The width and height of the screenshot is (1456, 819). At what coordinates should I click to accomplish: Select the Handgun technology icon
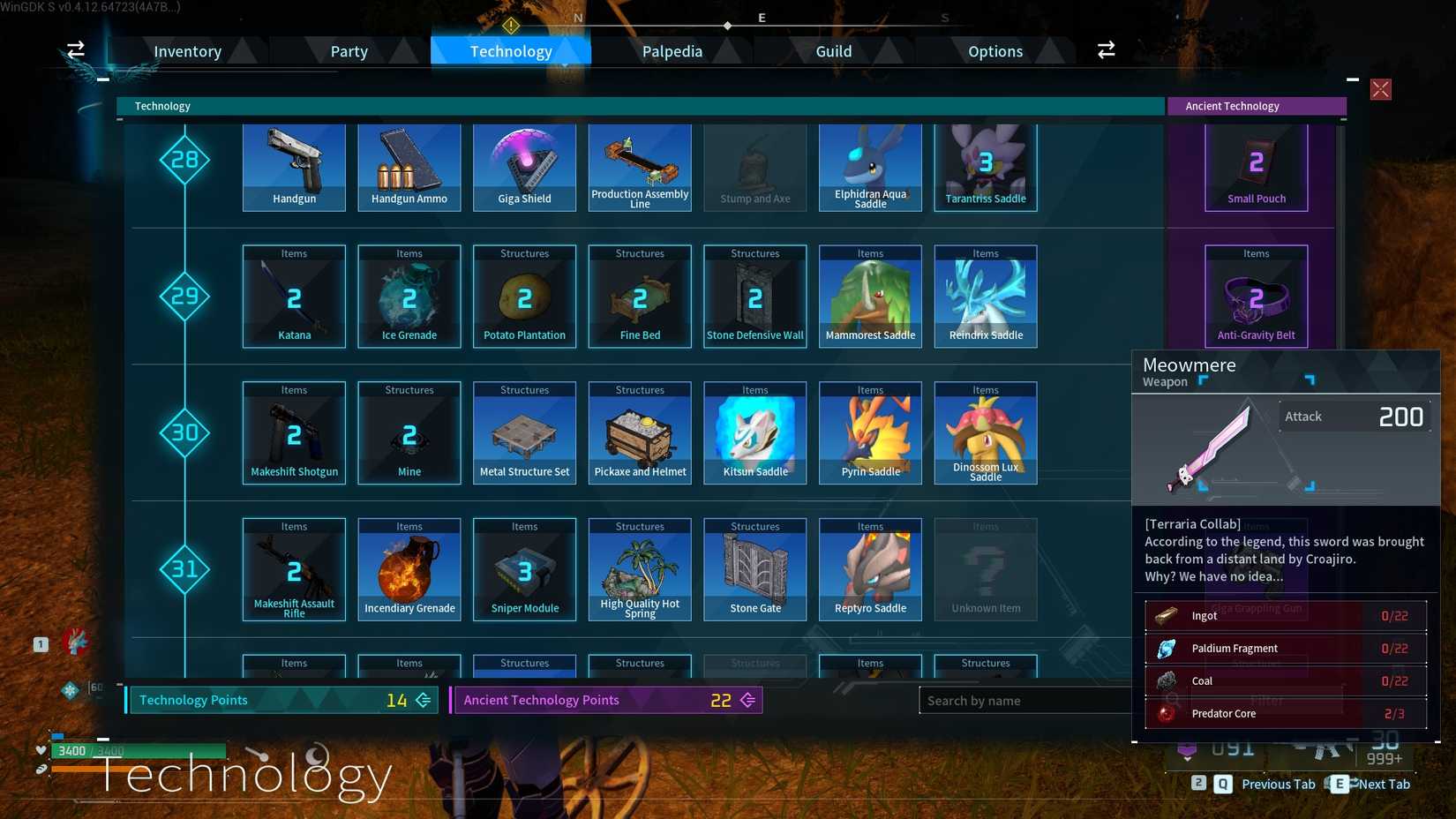[x=294, y=168]
